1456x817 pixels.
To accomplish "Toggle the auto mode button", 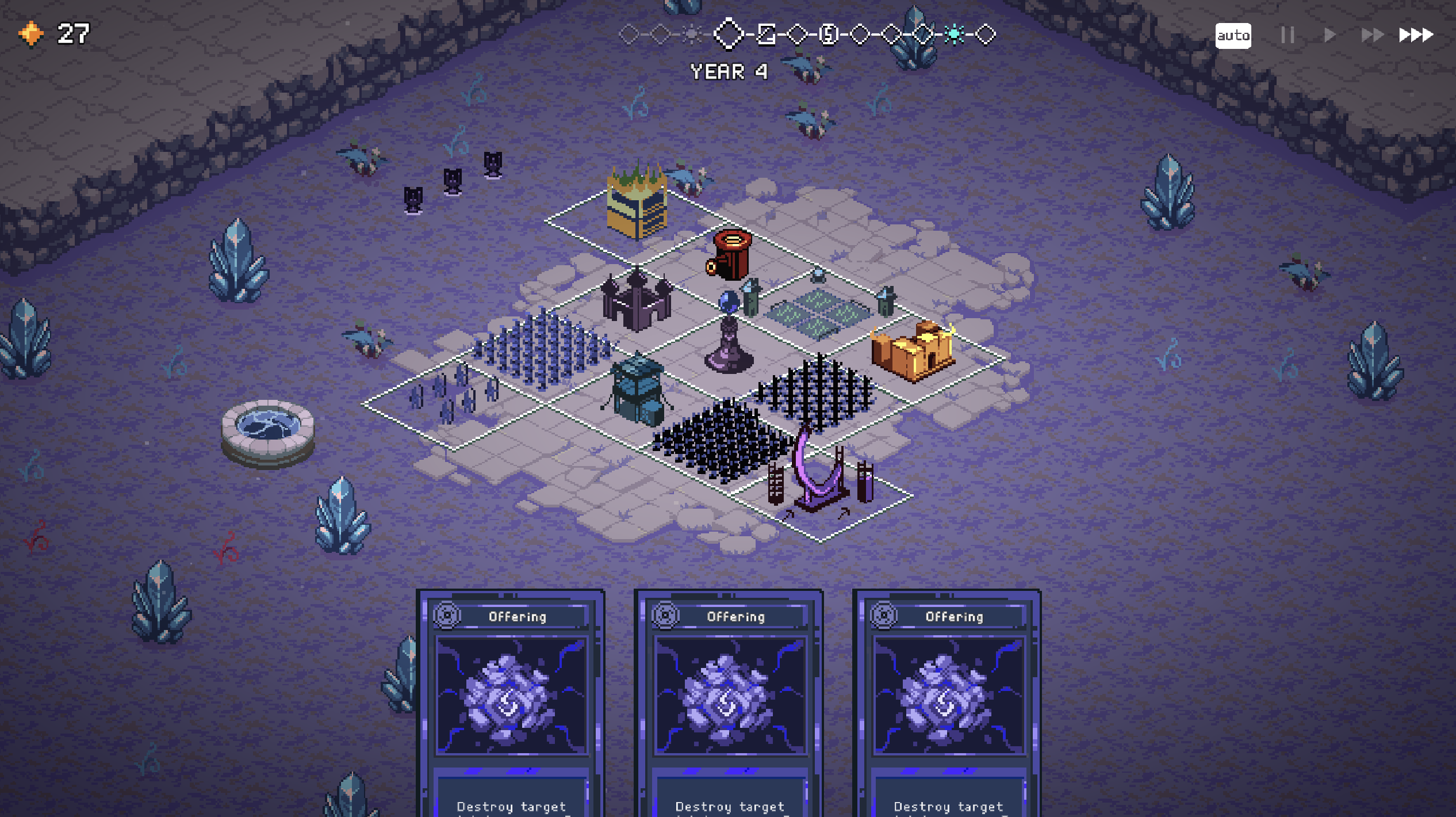I will tap(1233, 36).
